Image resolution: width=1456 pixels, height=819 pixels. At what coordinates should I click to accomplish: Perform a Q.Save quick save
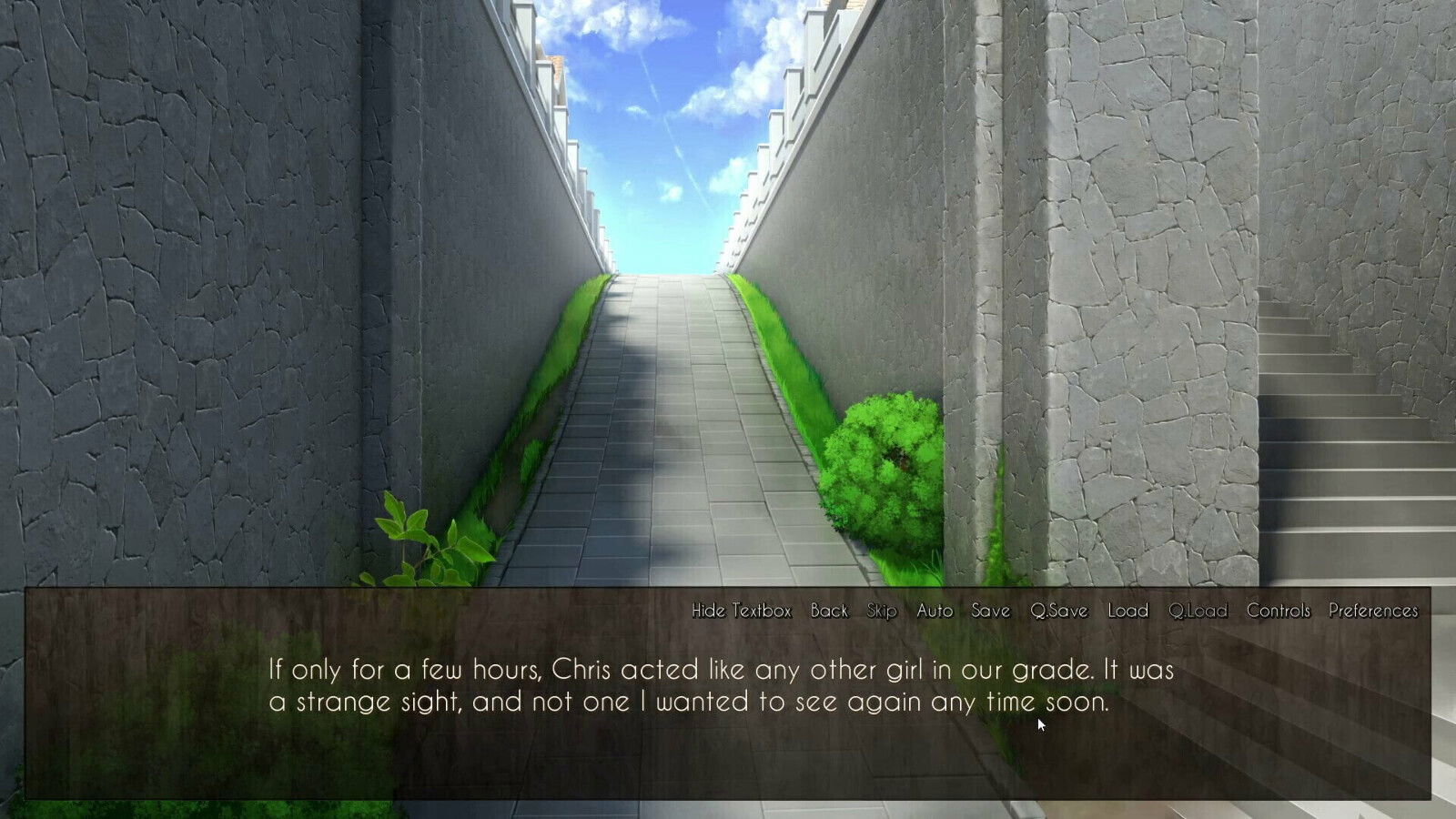point(1058,612)
